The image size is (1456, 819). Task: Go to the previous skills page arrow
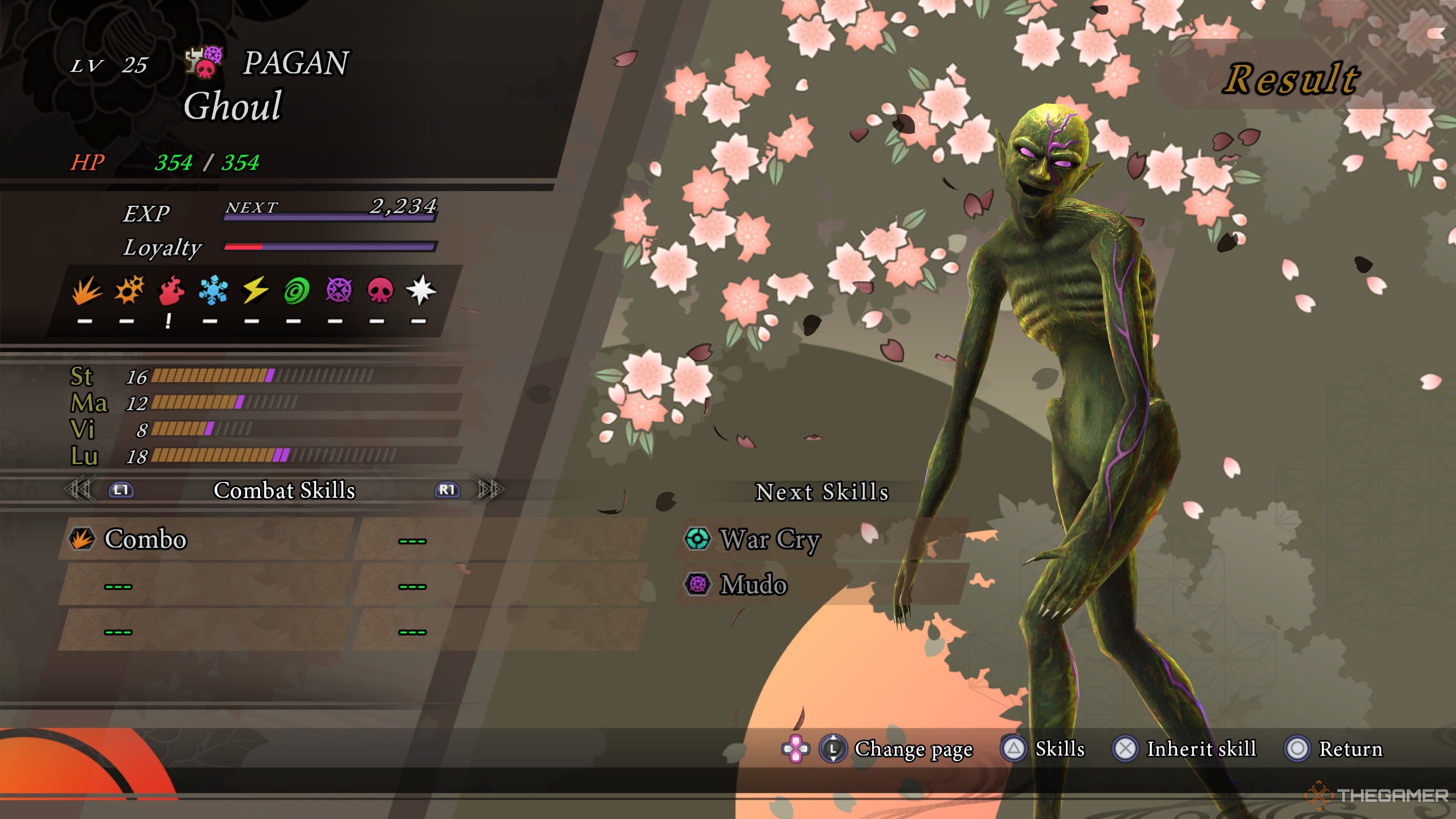pyautogui.click(x=79, y=490)
